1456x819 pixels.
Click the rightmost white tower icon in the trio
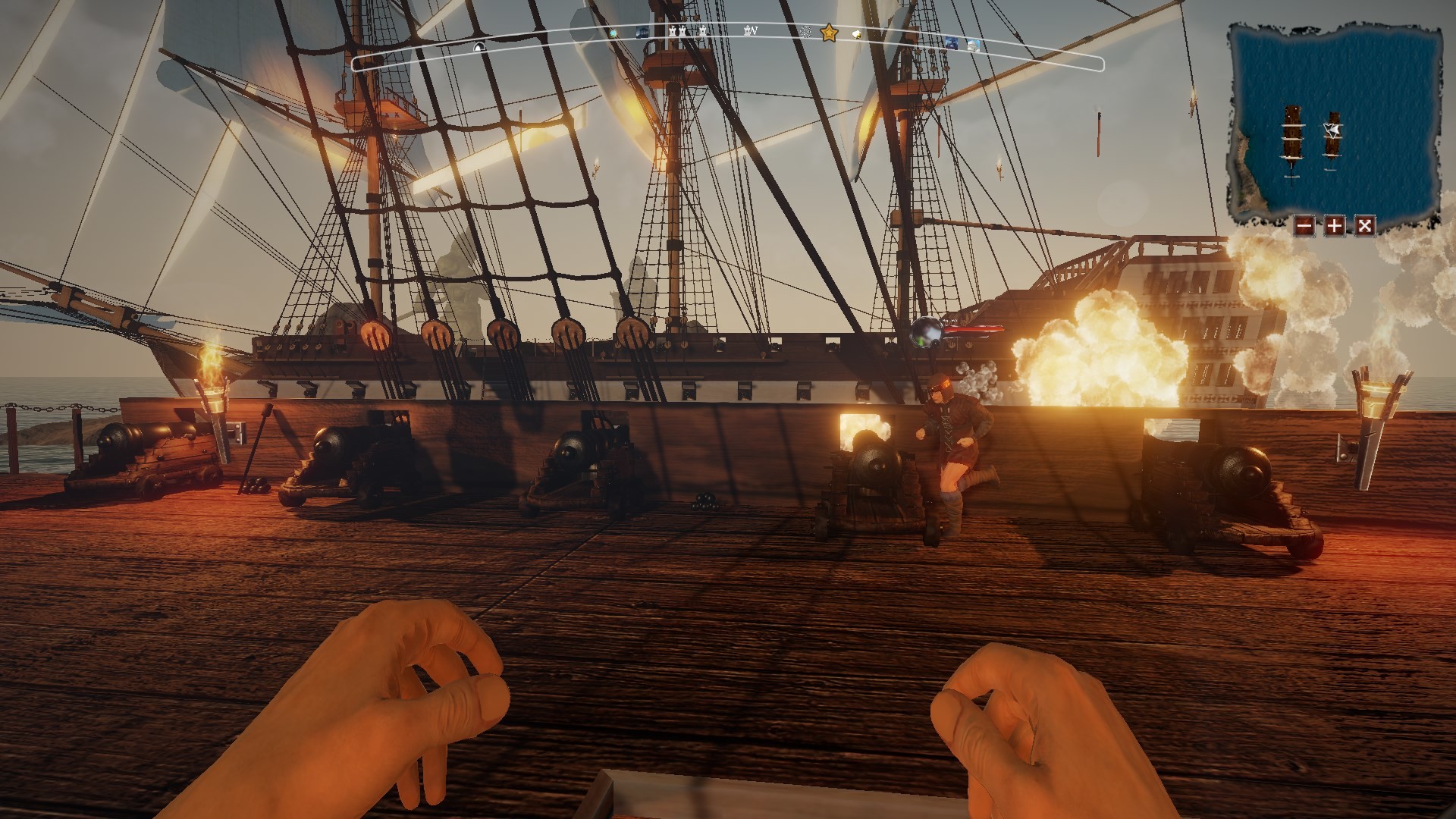coord(701,33)
